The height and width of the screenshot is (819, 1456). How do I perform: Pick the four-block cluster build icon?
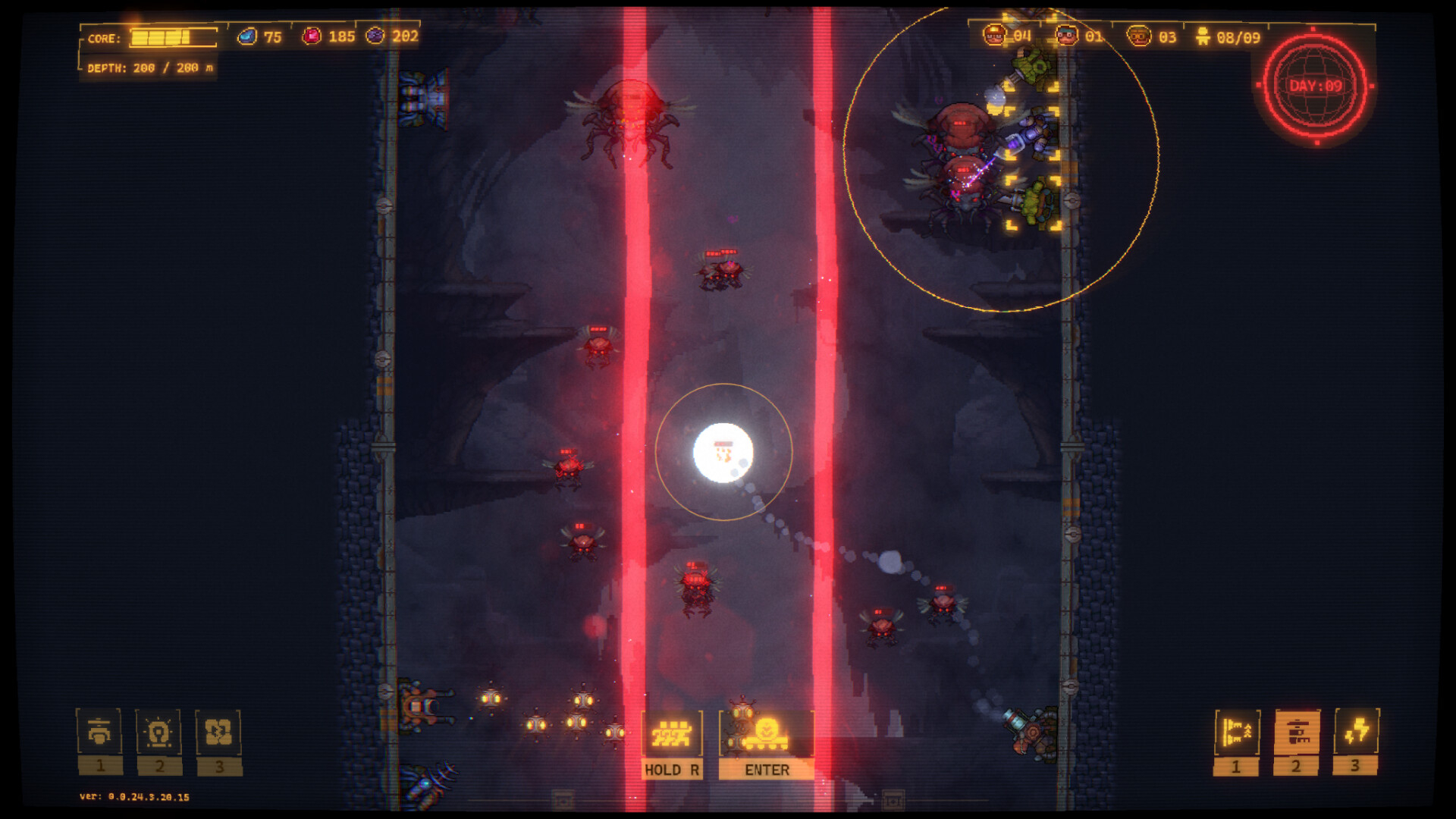[218, 733]
